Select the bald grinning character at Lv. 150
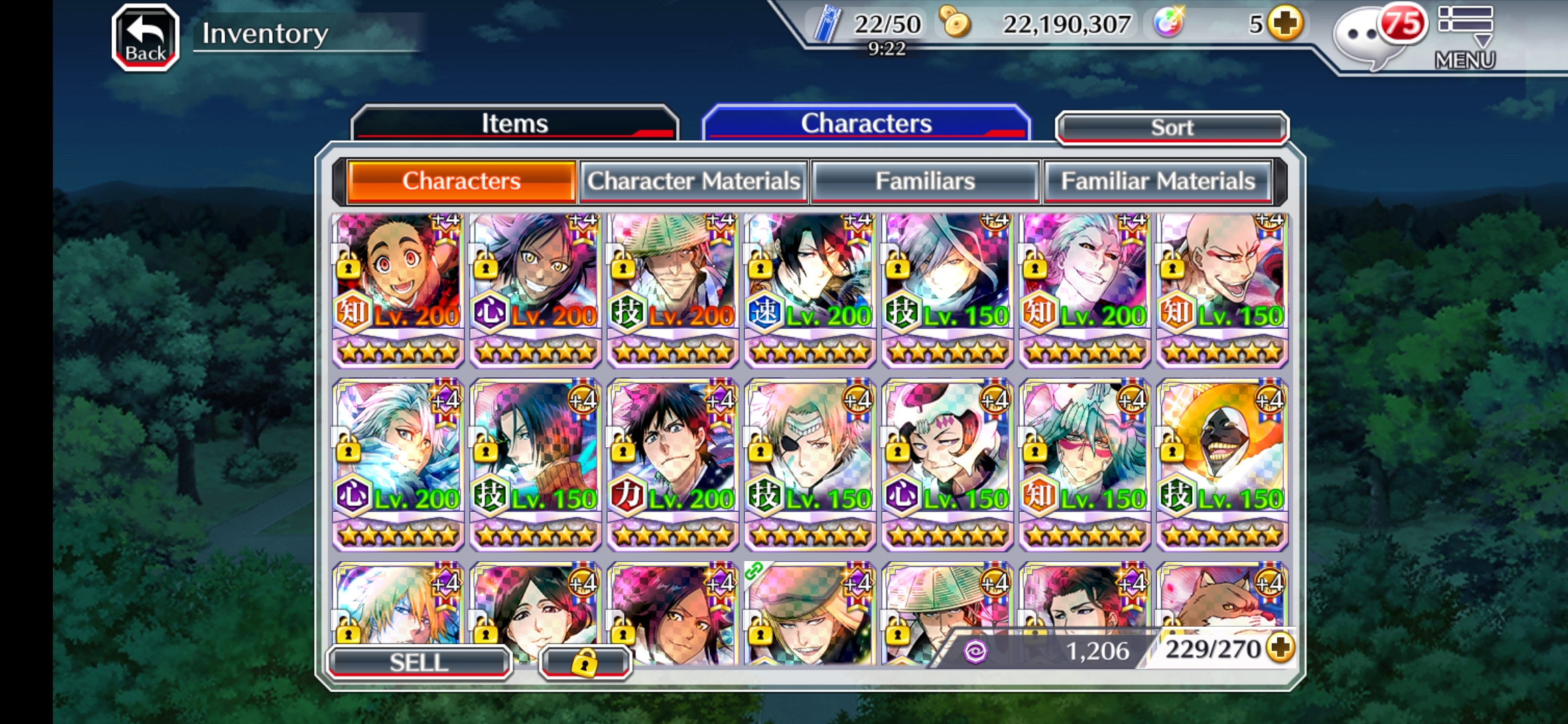Screen dimensions: 1568x724 [1222, 290]
